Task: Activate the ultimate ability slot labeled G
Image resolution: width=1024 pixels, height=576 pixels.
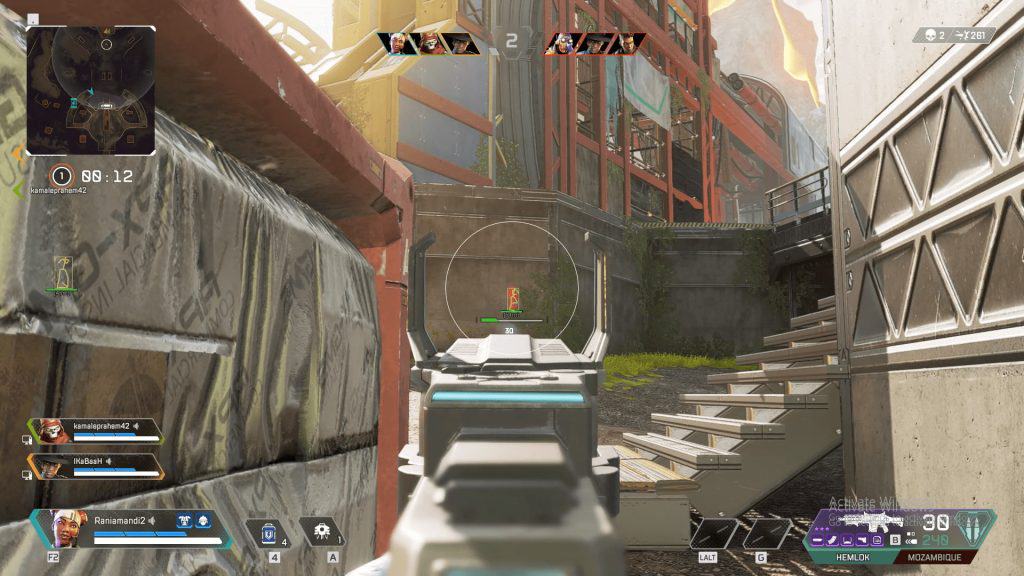Action: pyautogui.click(x=767, y=532)
